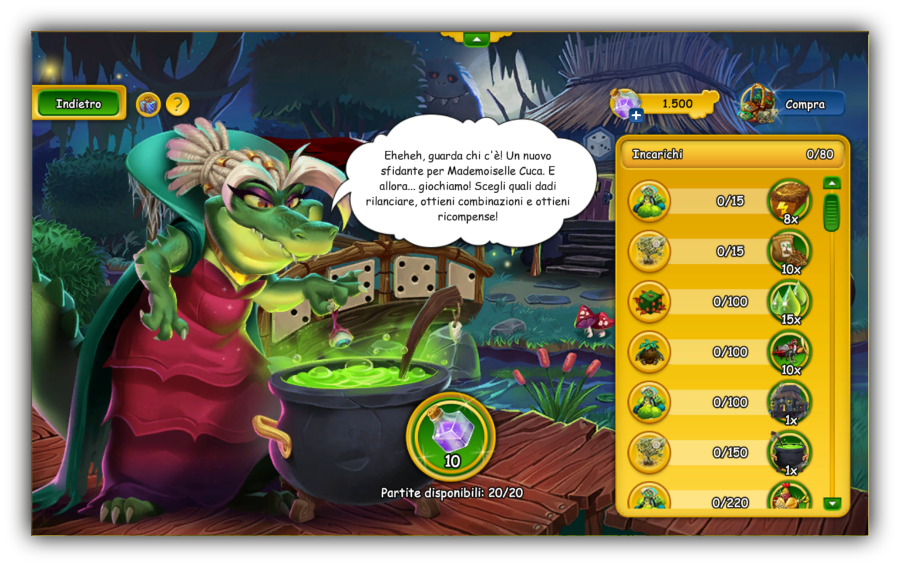Click the Incarichi list scrollbar handle
Viewport: 900px width, 567px height.
tap(831, 212)
